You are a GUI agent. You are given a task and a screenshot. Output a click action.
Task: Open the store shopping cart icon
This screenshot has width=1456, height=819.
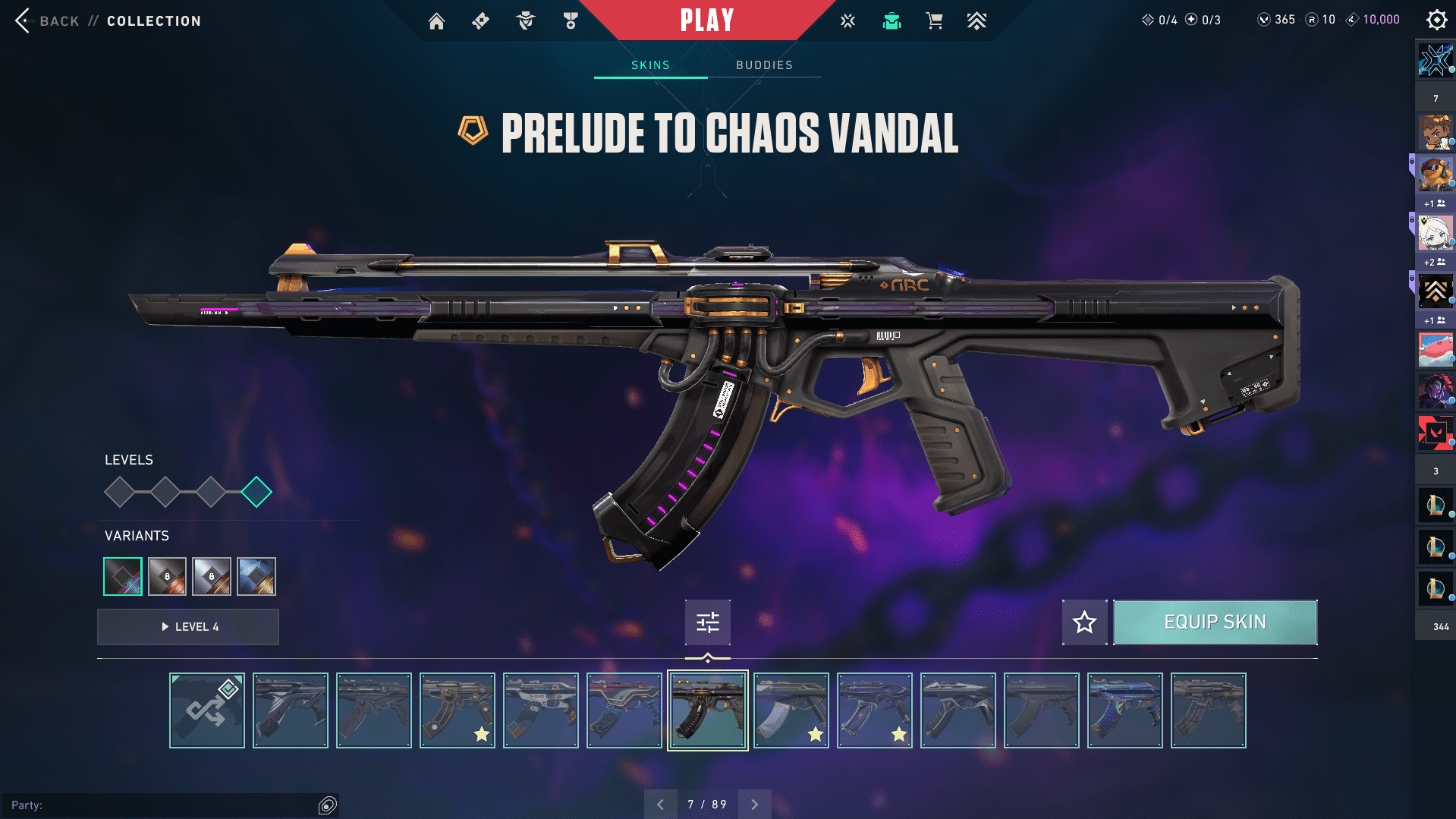tap(934, 21)
